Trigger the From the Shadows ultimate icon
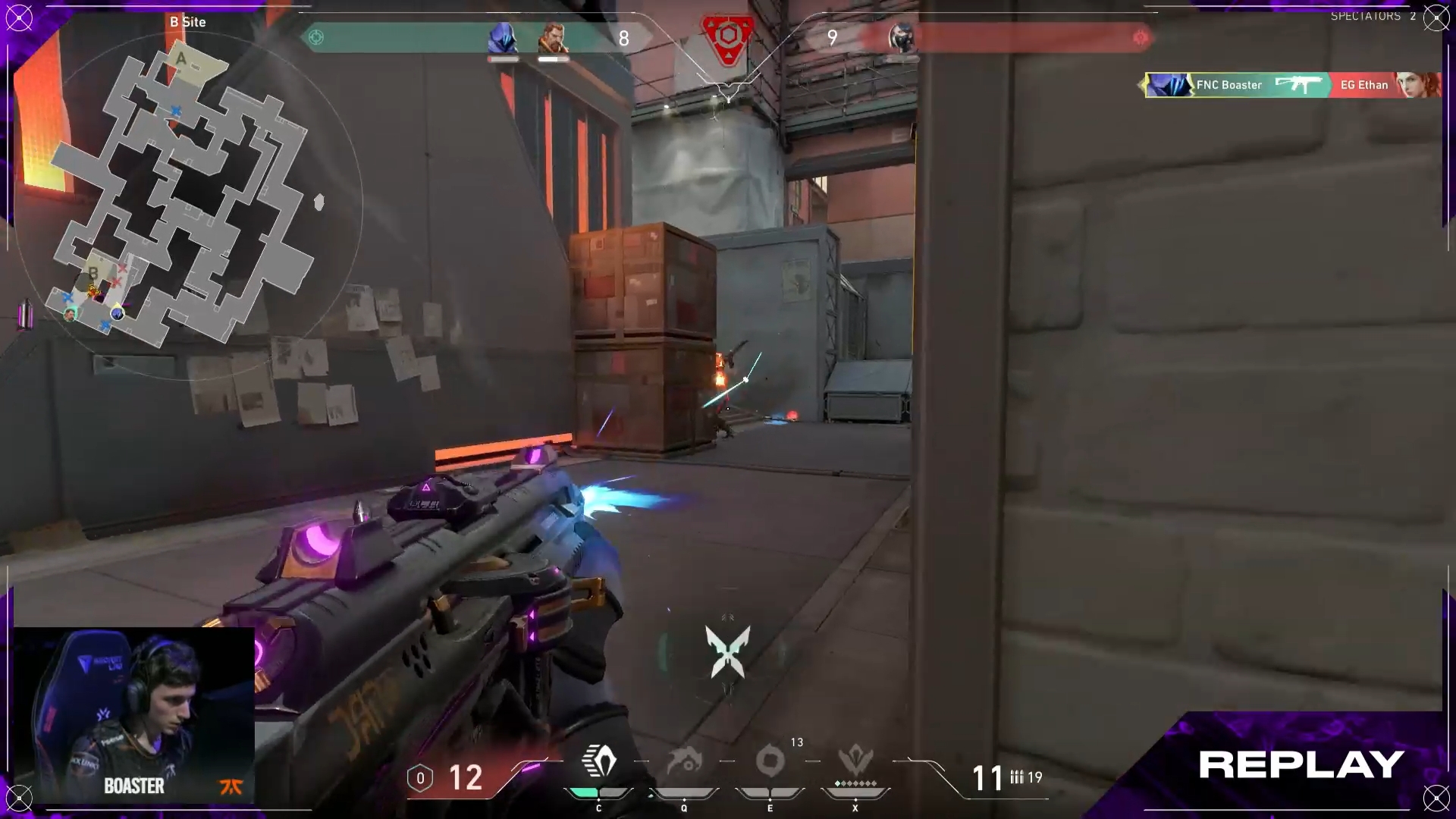Viewport: 1456px width, 819px height. click(855, 761)
